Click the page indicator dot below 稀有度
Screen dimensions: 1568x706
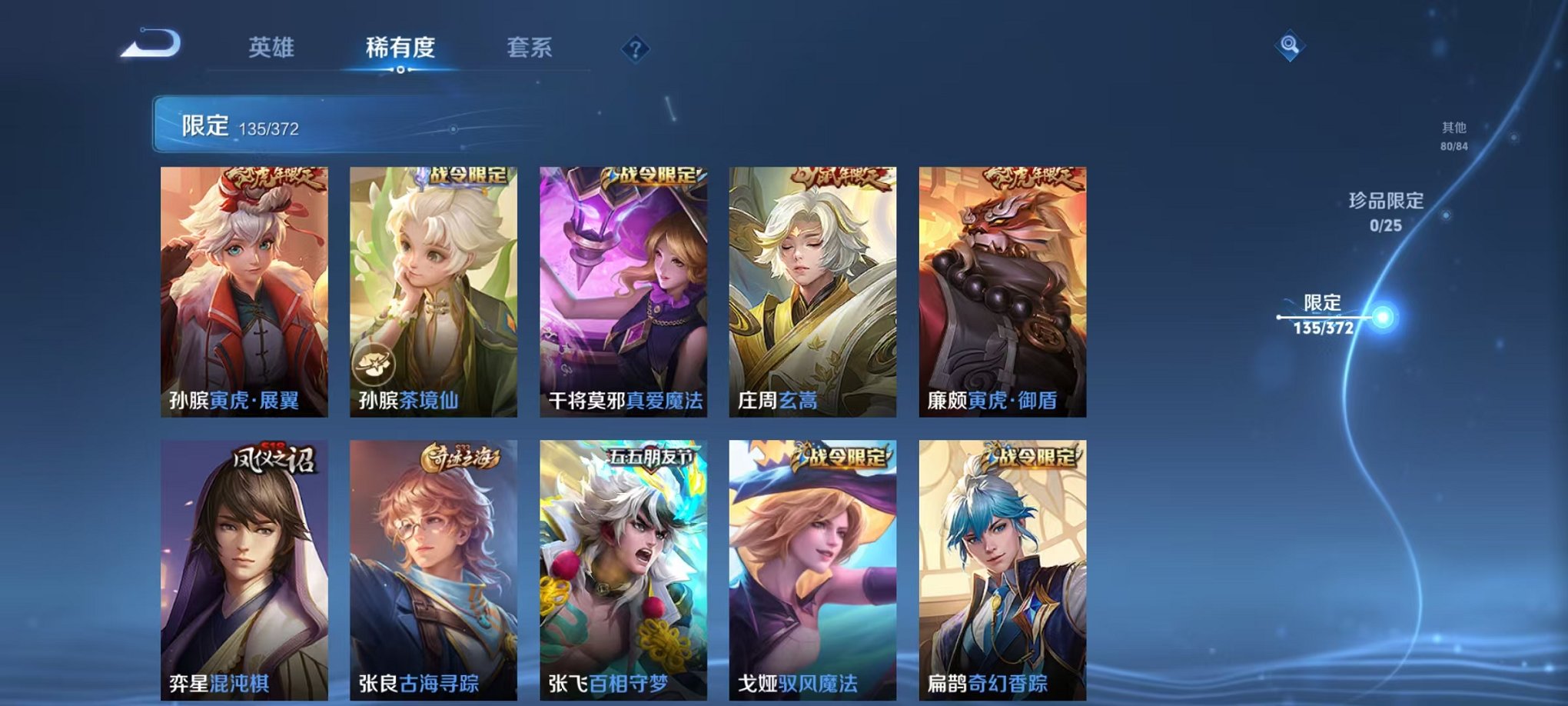point(400,71)
